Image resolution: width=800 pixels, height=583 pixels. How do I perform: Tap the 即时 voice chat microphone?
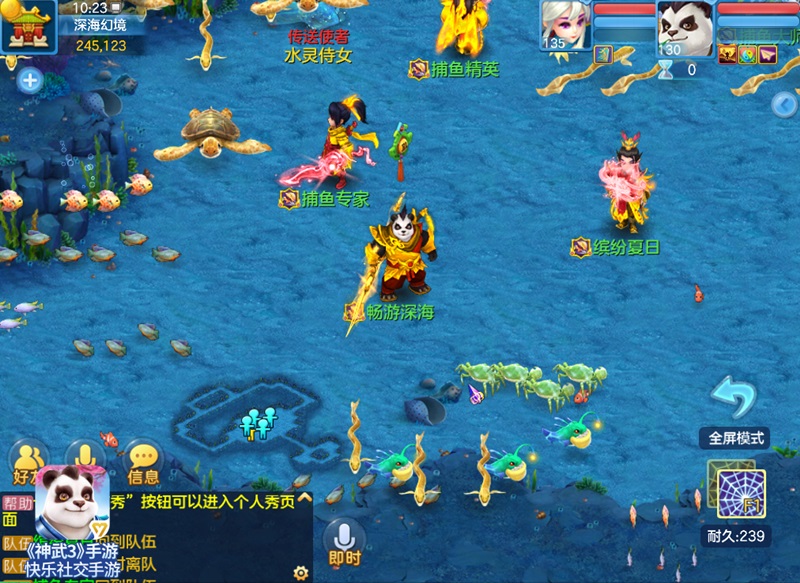tap(344, 541)
